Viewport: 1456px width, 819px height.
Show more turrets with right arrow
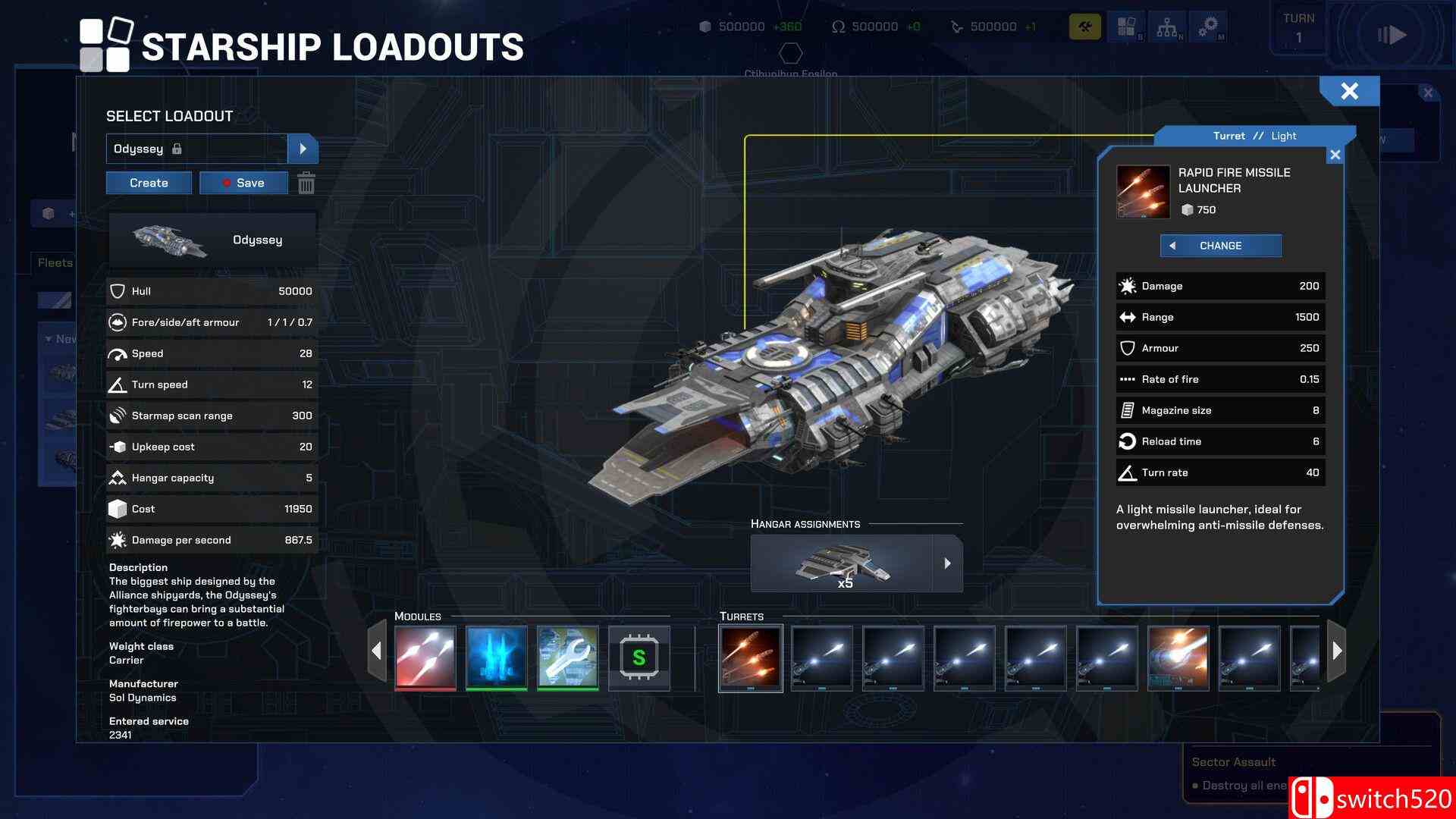(x=1337, y=650)
